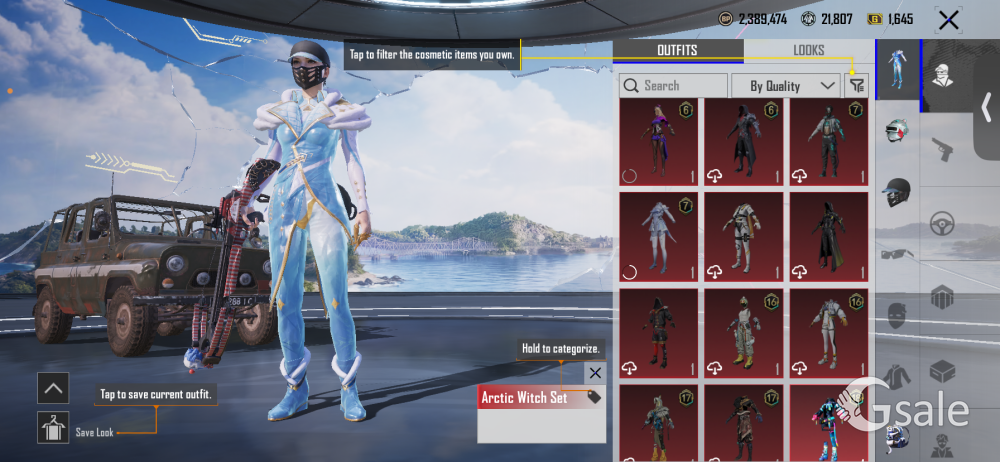Select the Outfits tab
The image size is (1000, 462).
(x=677, y=50)
